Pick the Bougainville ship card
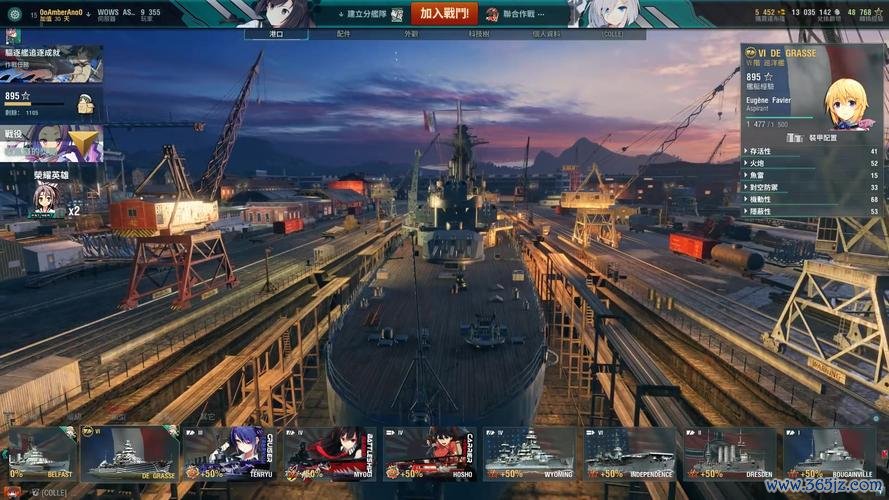 tap(828, 455)
